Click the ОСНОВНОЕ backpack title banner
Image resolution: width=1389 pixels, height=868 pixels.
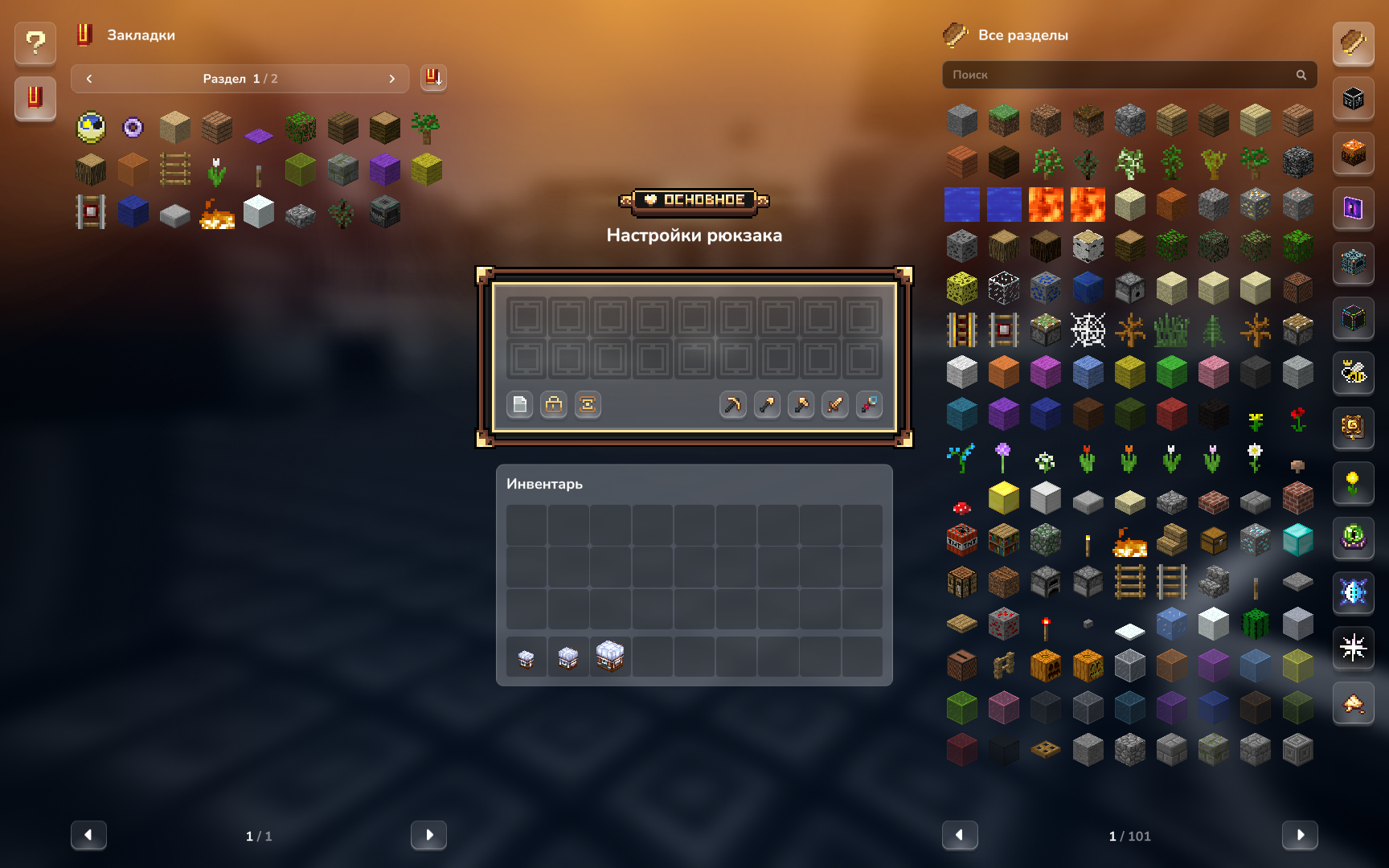(x=694, y=200)
